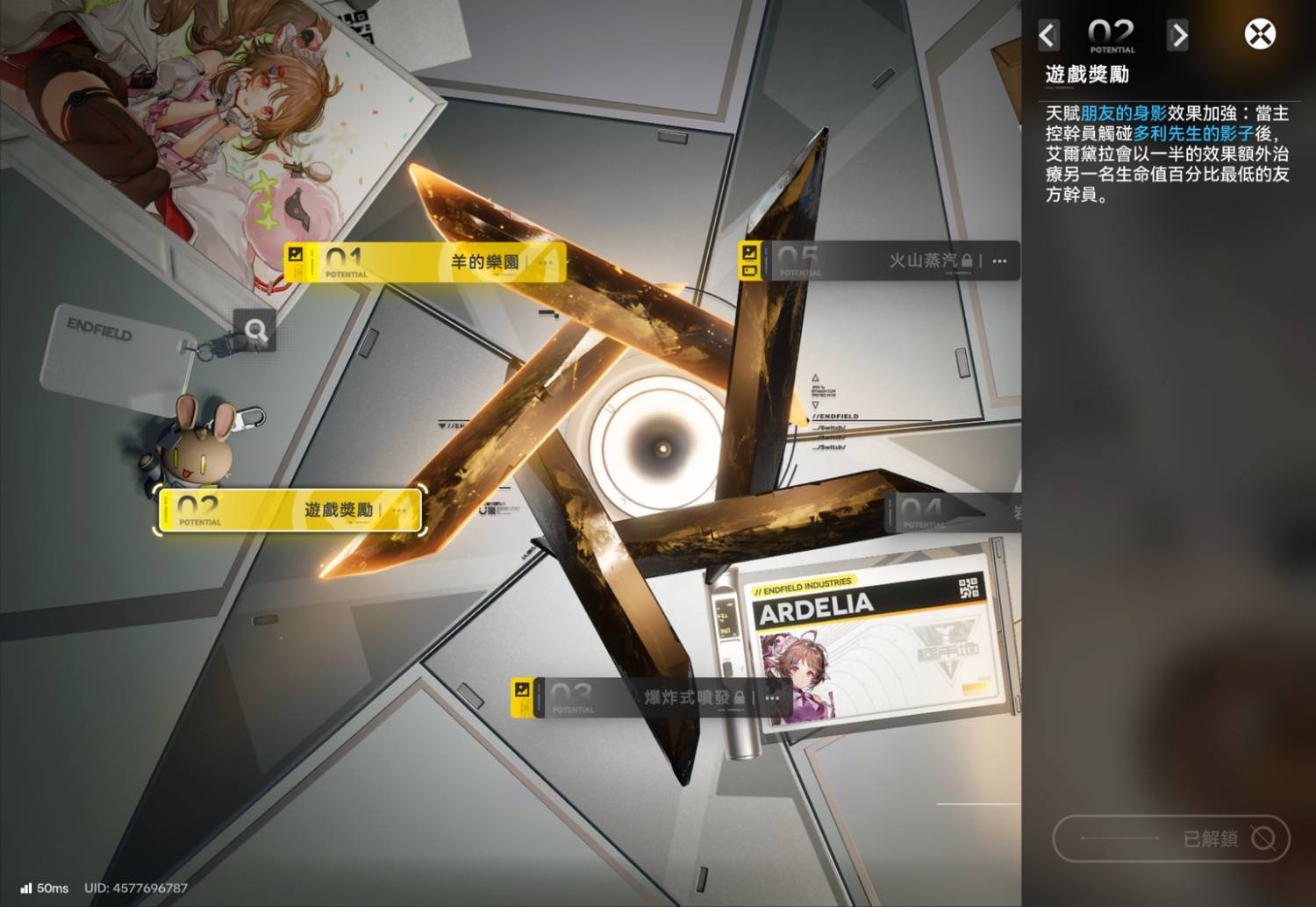Open the 朋友的身影 talent link
The image size is (1316, 907).
pos(1123,113)
